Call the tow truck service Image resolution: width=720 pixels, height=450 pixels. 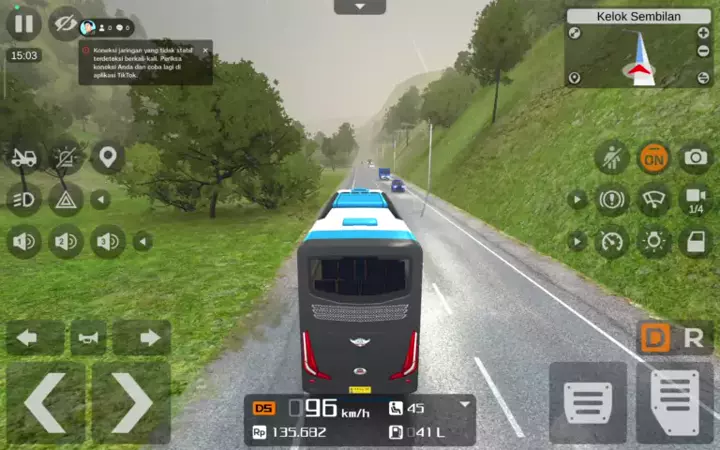coord(23,157)
